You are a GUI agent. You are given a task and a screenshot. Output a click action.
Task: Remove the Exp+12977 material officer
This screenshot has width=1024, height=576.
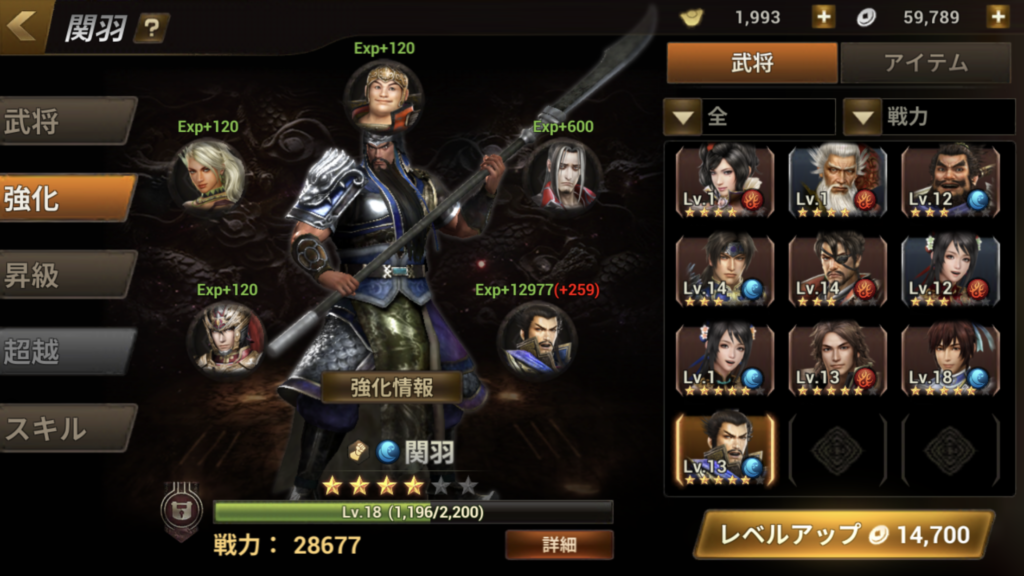click(537, 338)
